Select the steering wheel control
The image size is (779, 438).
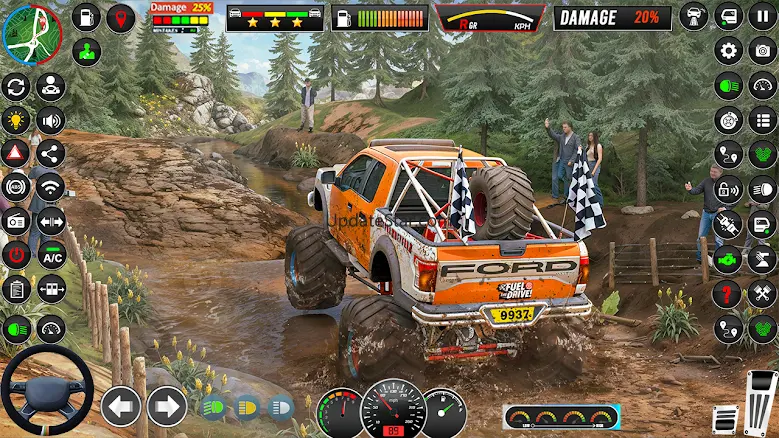[x=47, y=391]
